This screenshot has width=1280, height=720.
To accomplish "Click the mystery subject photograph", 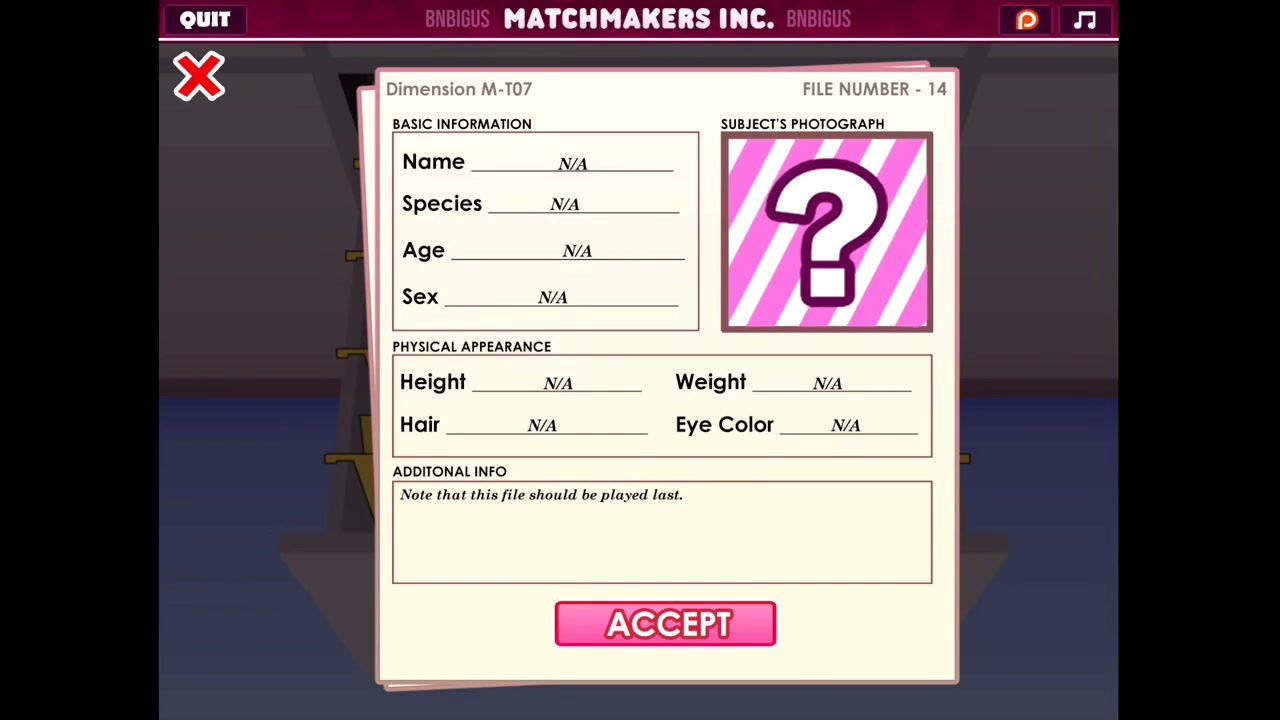I will [x=827, y=232].
